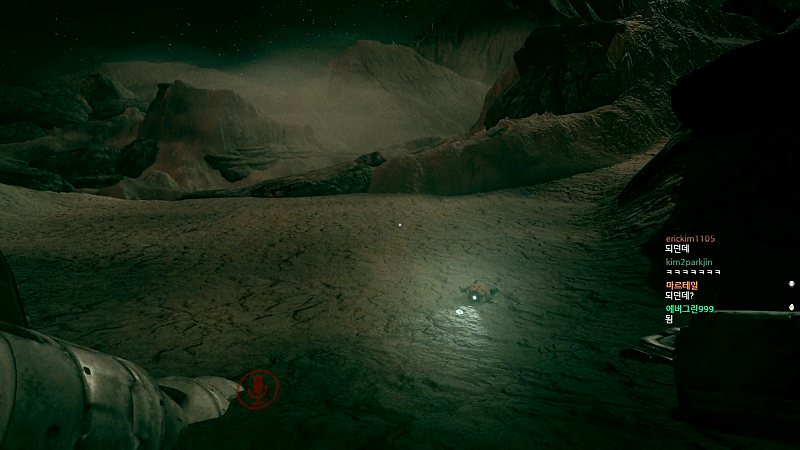Select chat username erickim1105
The height and width of the screenshot is (450, 800).
(x=690, y=238)
